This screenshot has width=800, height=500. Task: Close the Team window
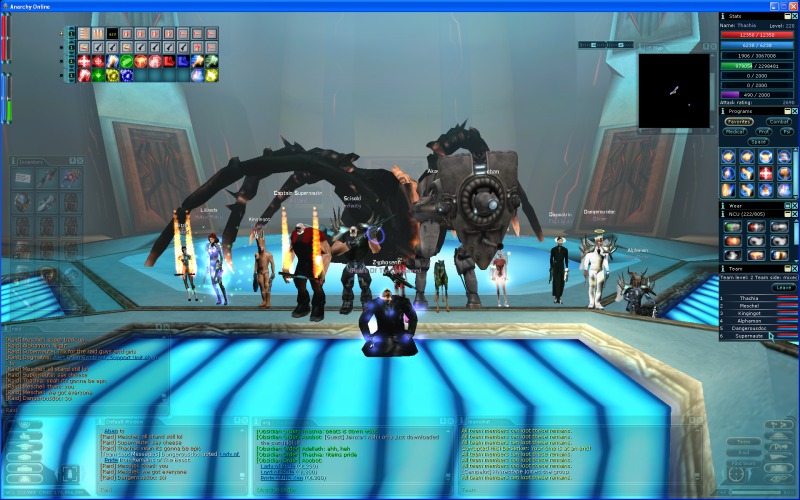[794, 268]
